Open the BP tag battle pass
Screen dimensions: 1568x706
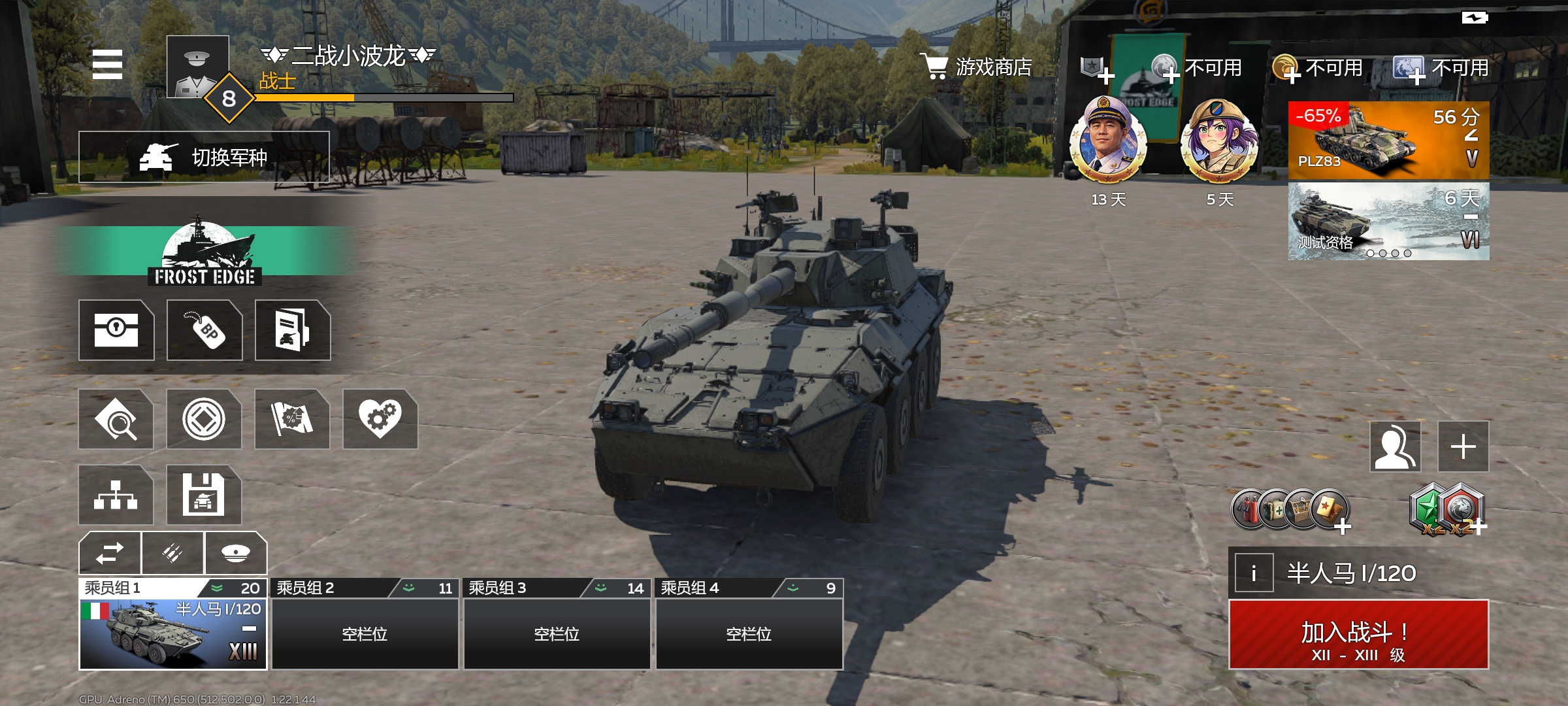click(204, 330)
